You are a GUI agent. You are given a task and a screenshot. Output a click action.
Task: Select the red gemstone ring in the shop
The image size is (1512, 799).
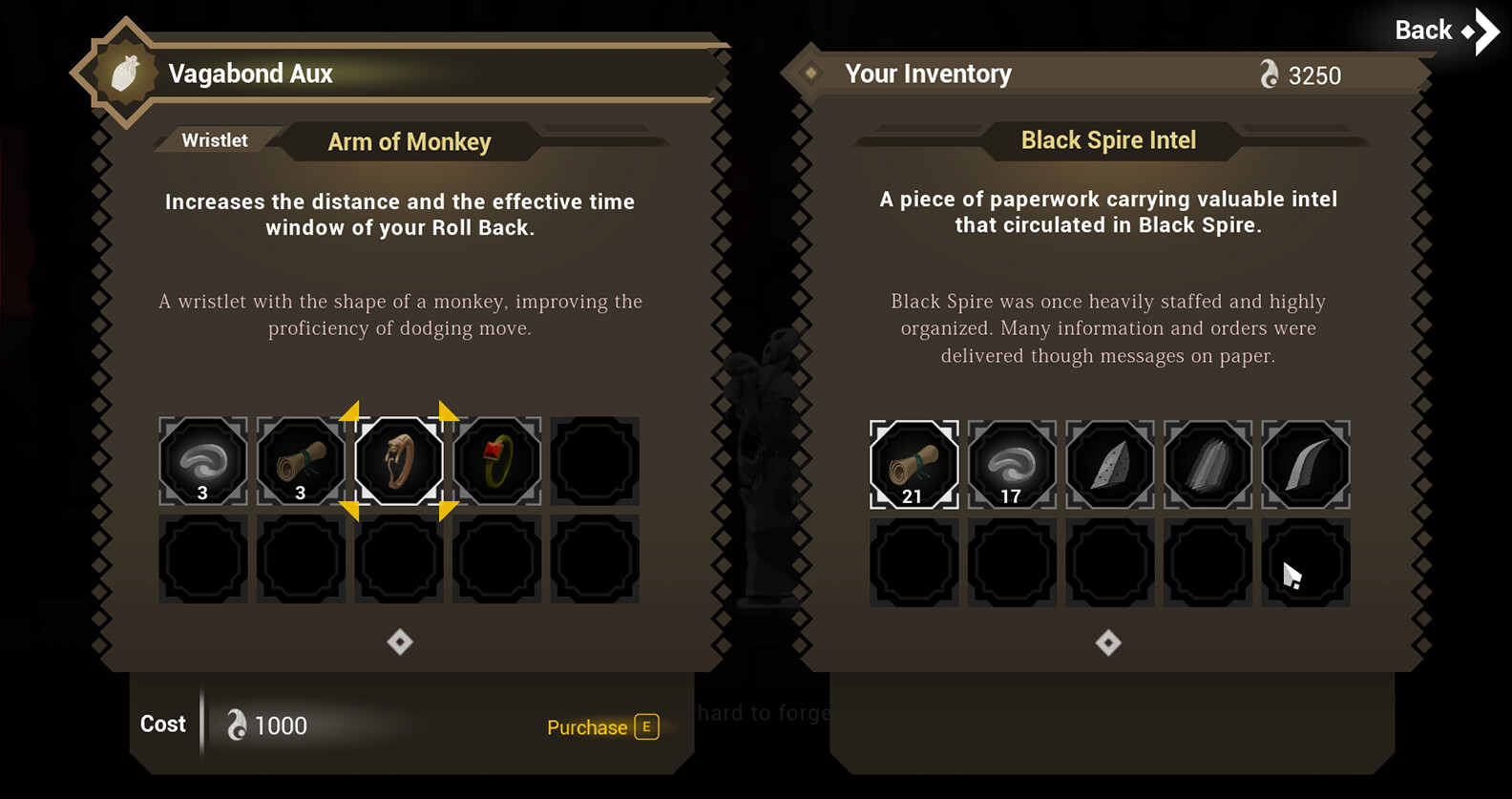(x=496, y=461)
